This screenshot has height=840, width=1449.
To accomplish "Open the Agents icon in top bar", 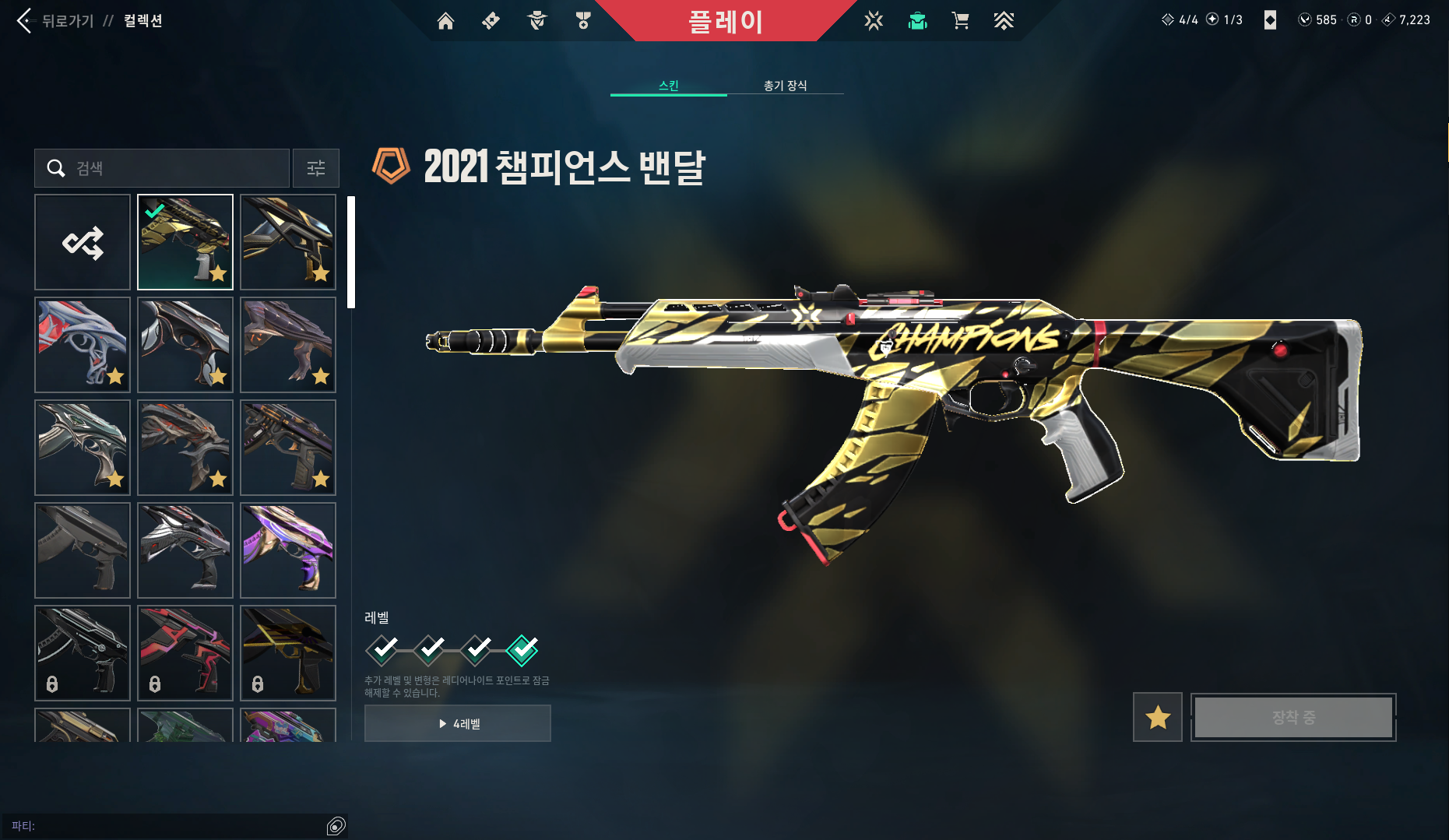I will click(536, 21).
